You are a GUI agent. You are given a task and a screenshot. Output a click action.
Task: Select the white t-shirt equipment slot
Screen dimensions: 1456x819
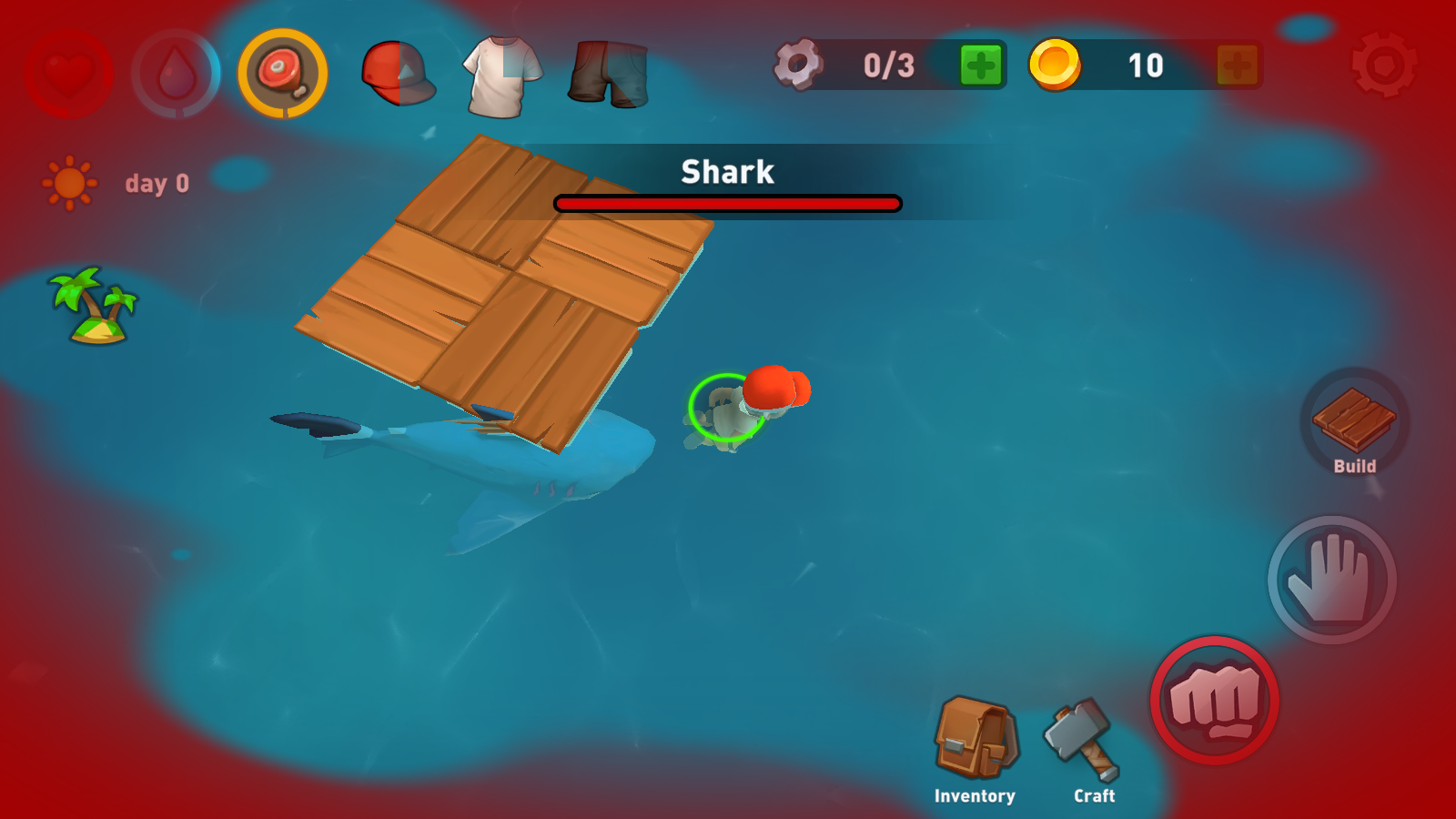coord(501,75)
